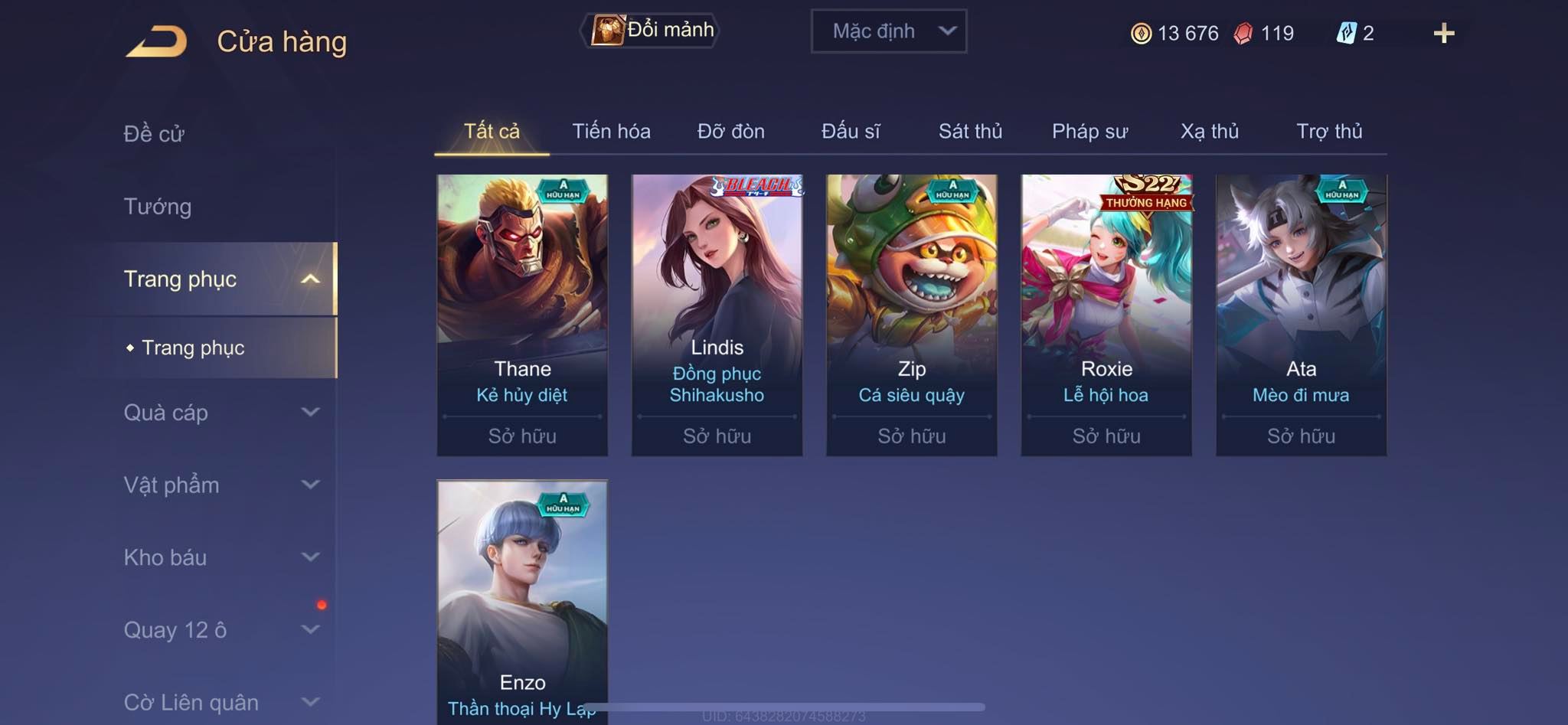1568x725 pixels.
Task: Expand the Kho báu category
Action: pyautogui.click(x=309, y=557)
